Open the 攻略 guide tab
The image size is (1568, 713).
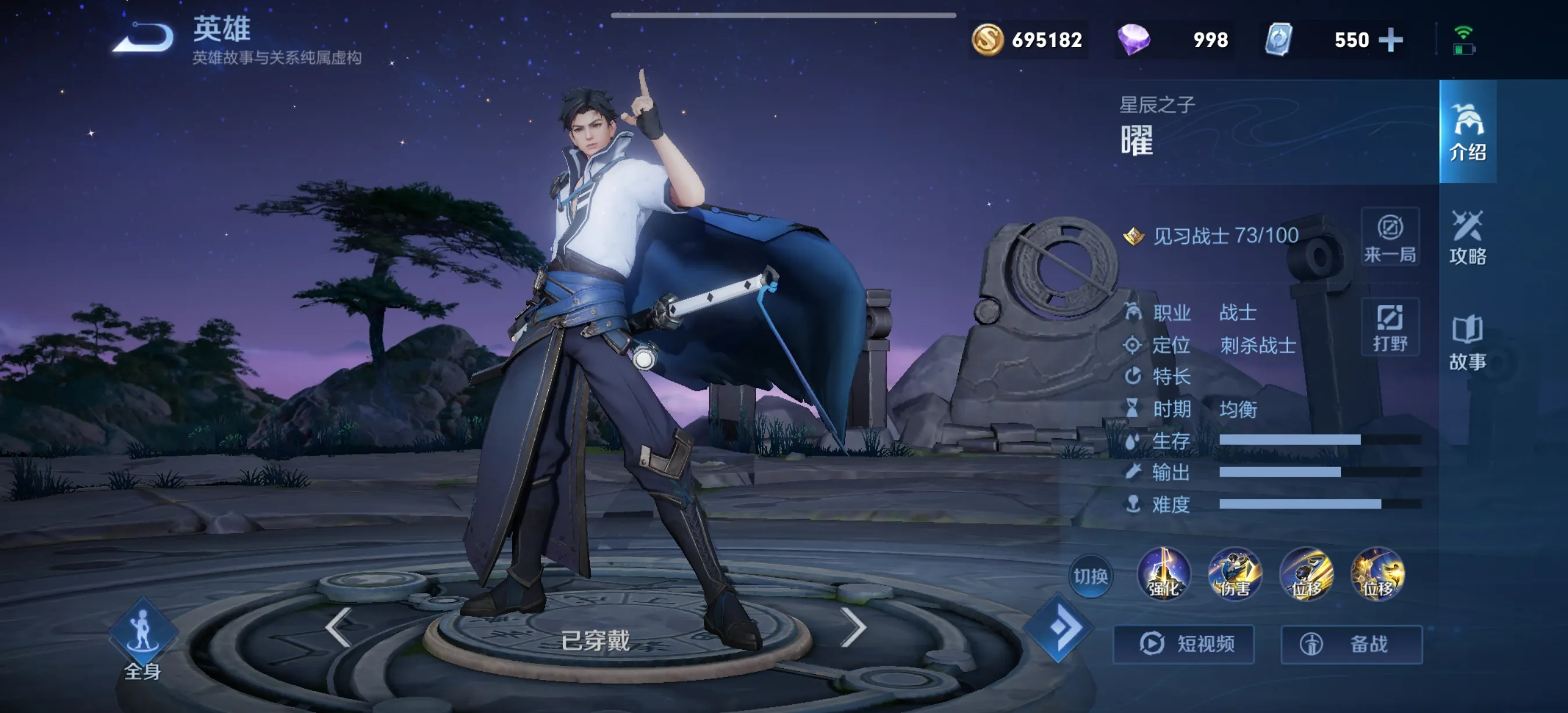click(1468, 237)
